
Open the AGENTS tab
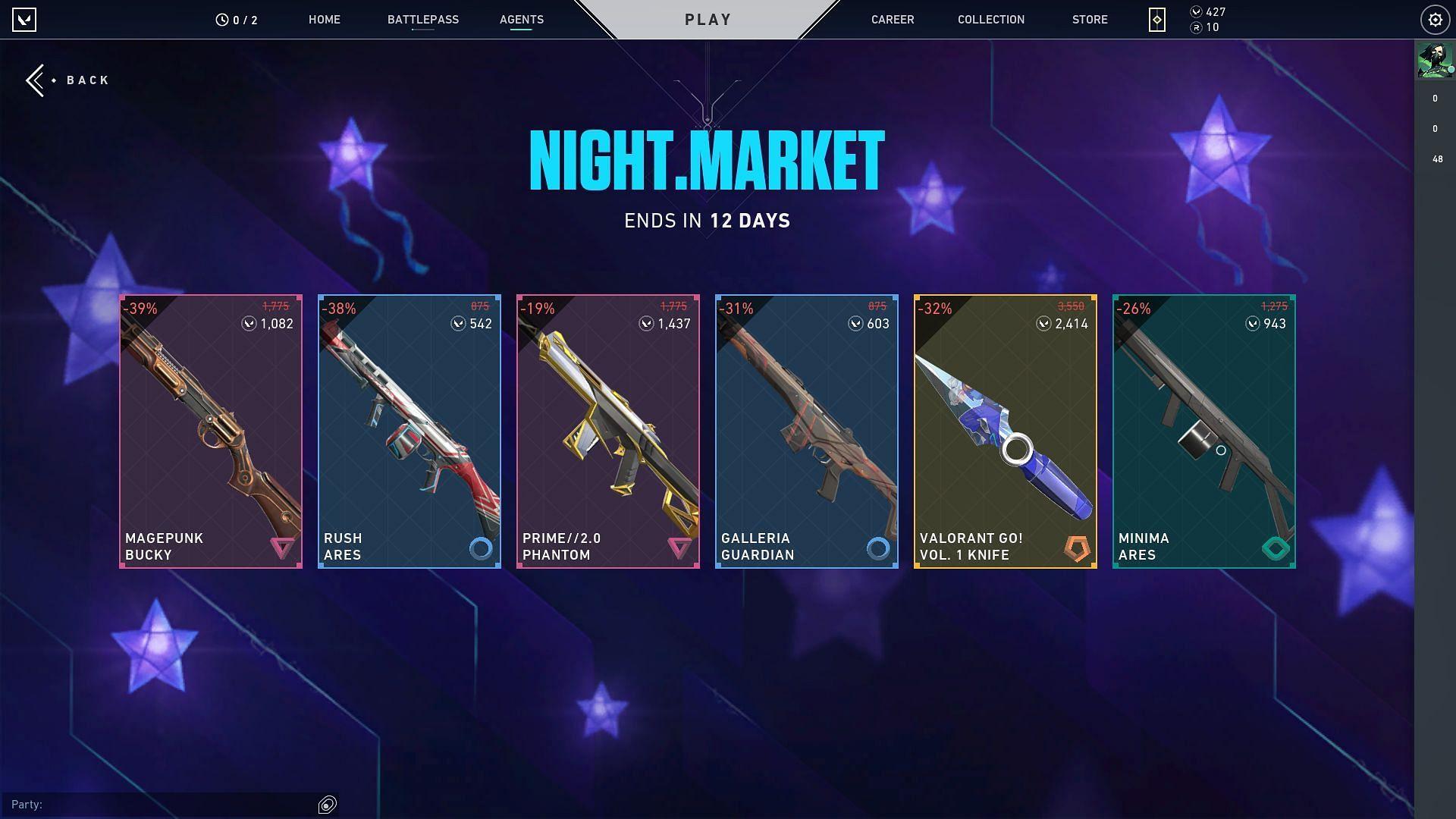tap(521, 20)
